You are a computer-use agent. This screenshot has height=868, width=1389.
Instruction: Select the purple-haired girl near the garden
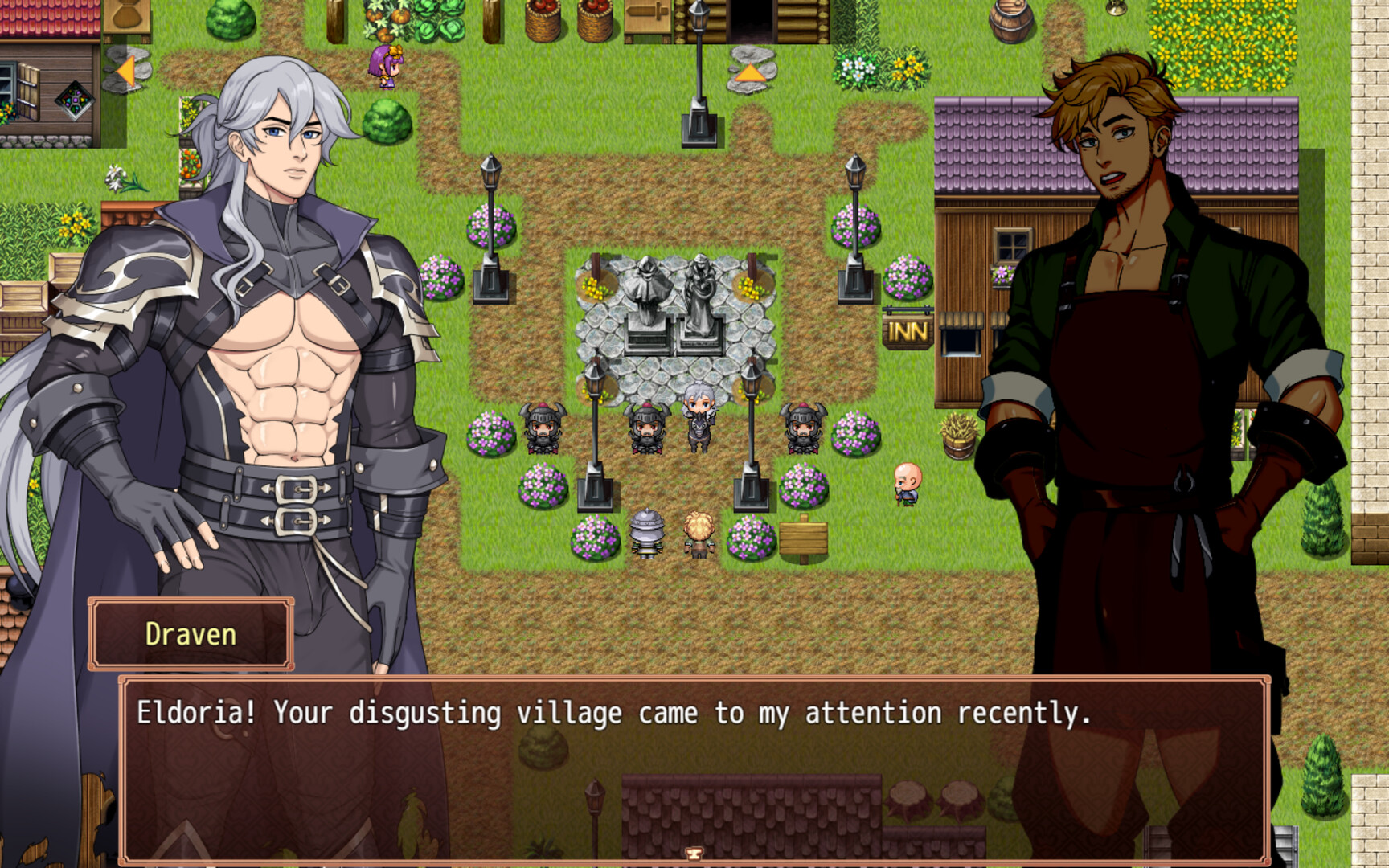point(383,68)
